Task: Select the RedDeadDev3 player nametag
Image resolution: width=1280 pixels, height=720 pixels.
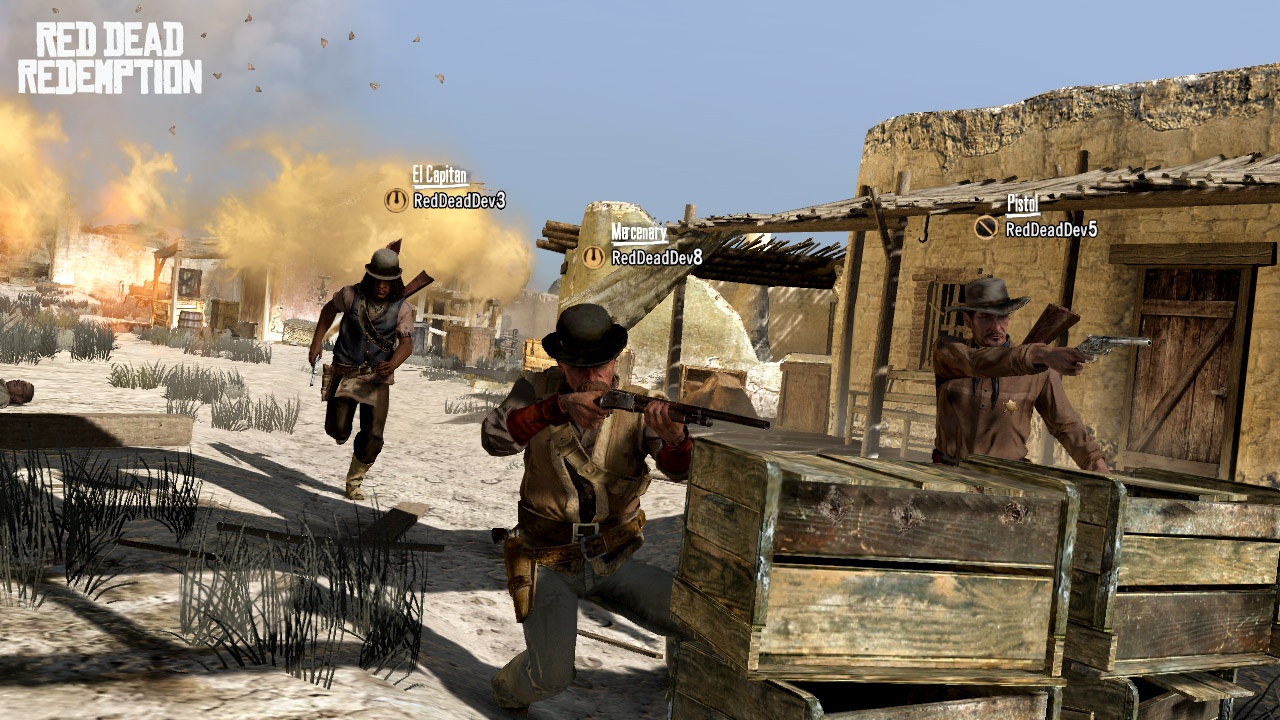Action: click(459, 201)
